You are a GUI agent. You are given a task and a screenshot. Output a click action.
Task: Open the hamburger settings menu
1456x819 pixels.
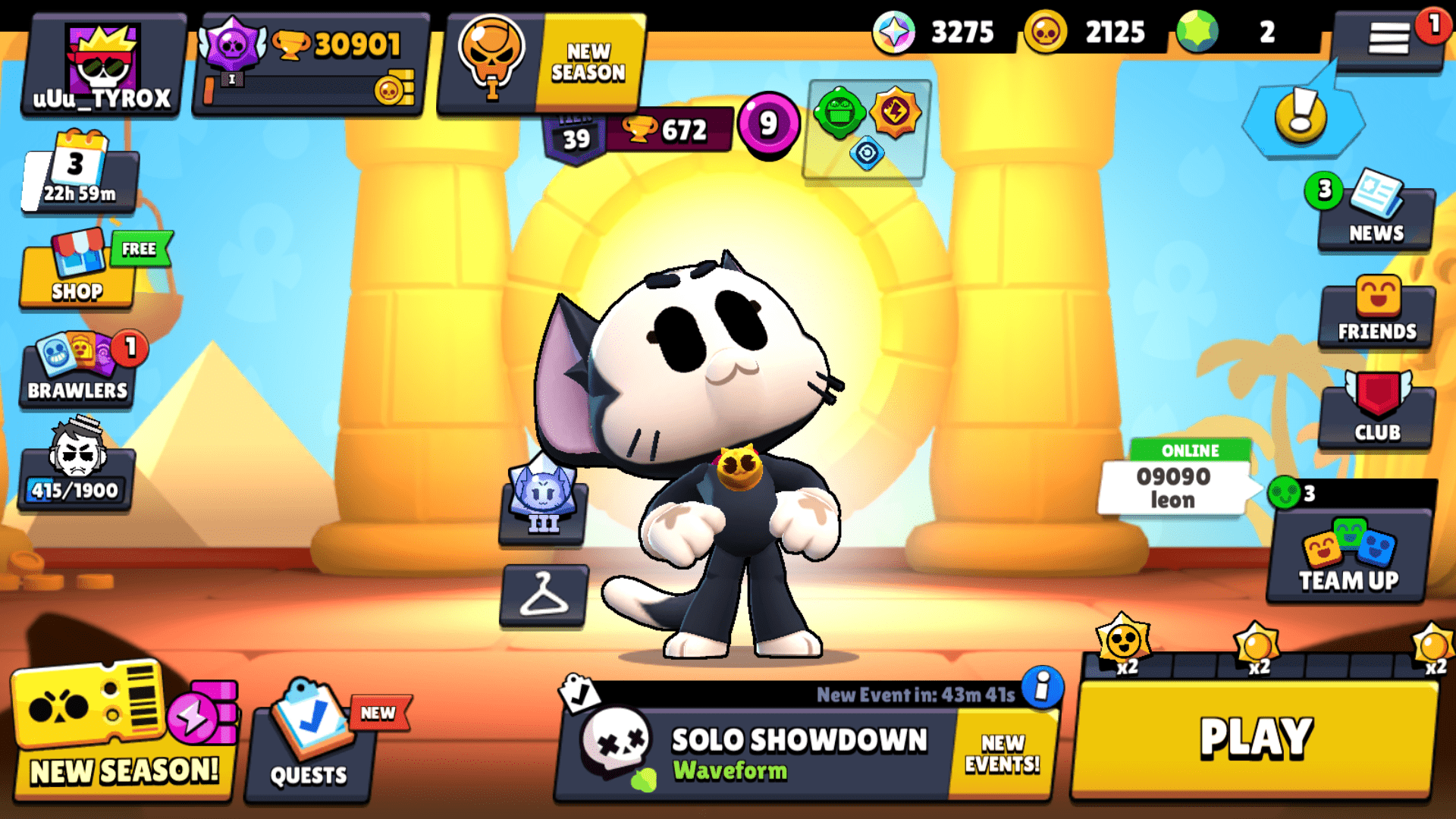[x=1390, y=36]
